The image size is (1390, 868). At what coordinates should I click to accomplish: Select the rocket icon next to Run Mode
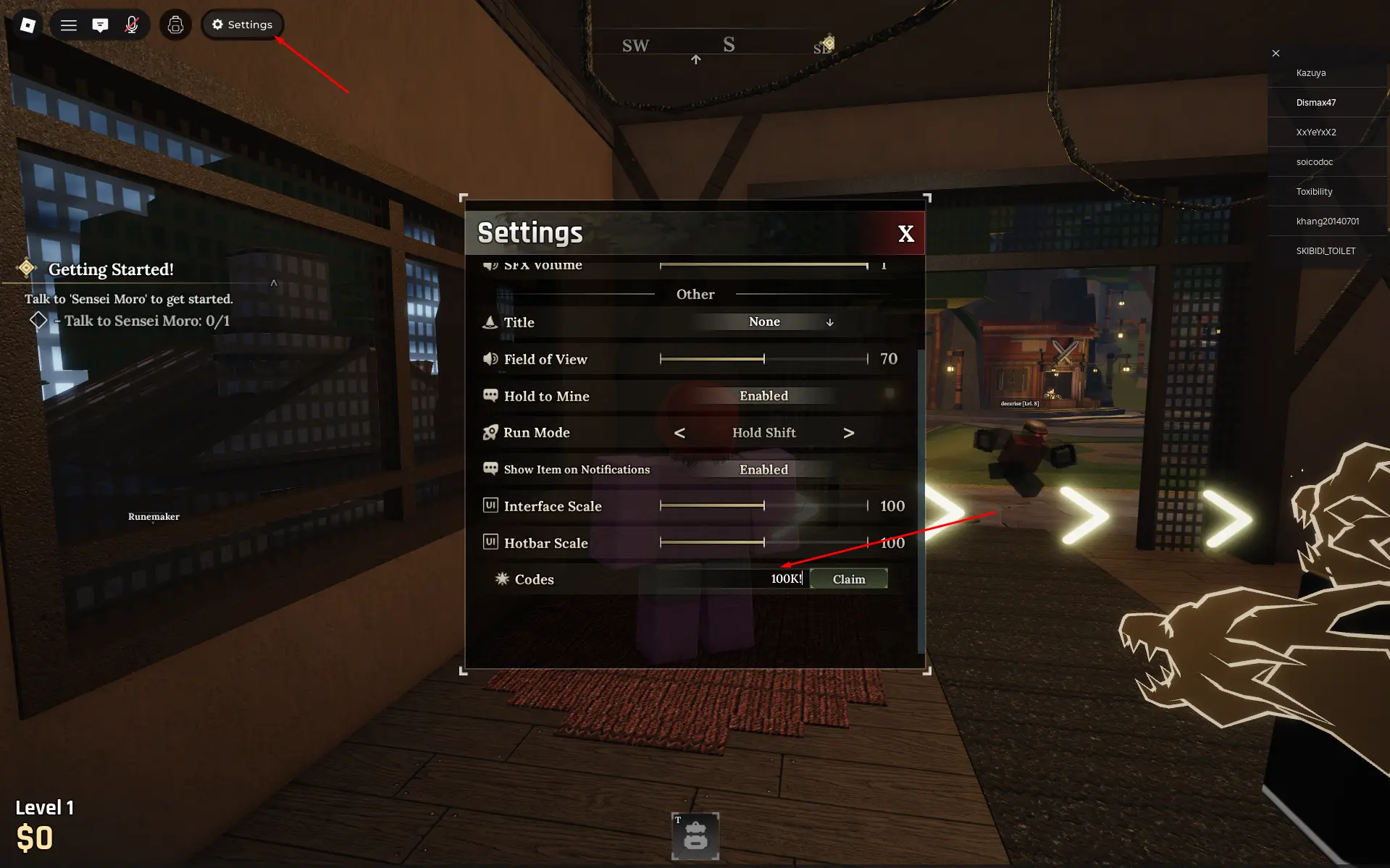(x=490, y=432)
